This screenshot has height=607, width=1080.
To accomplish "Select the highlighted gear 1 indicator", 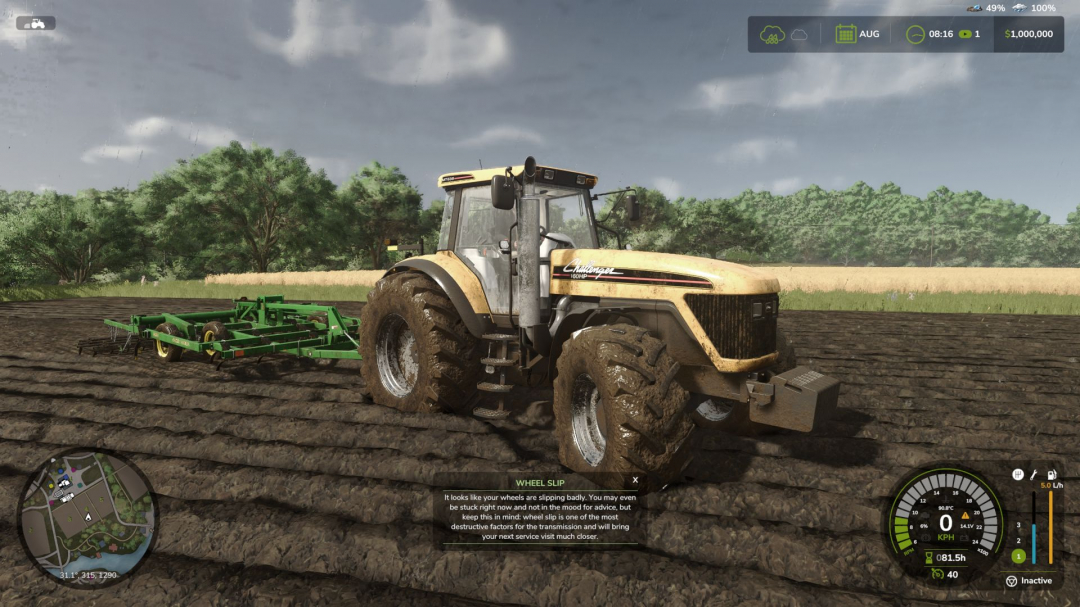I will tap(1018, 556).
